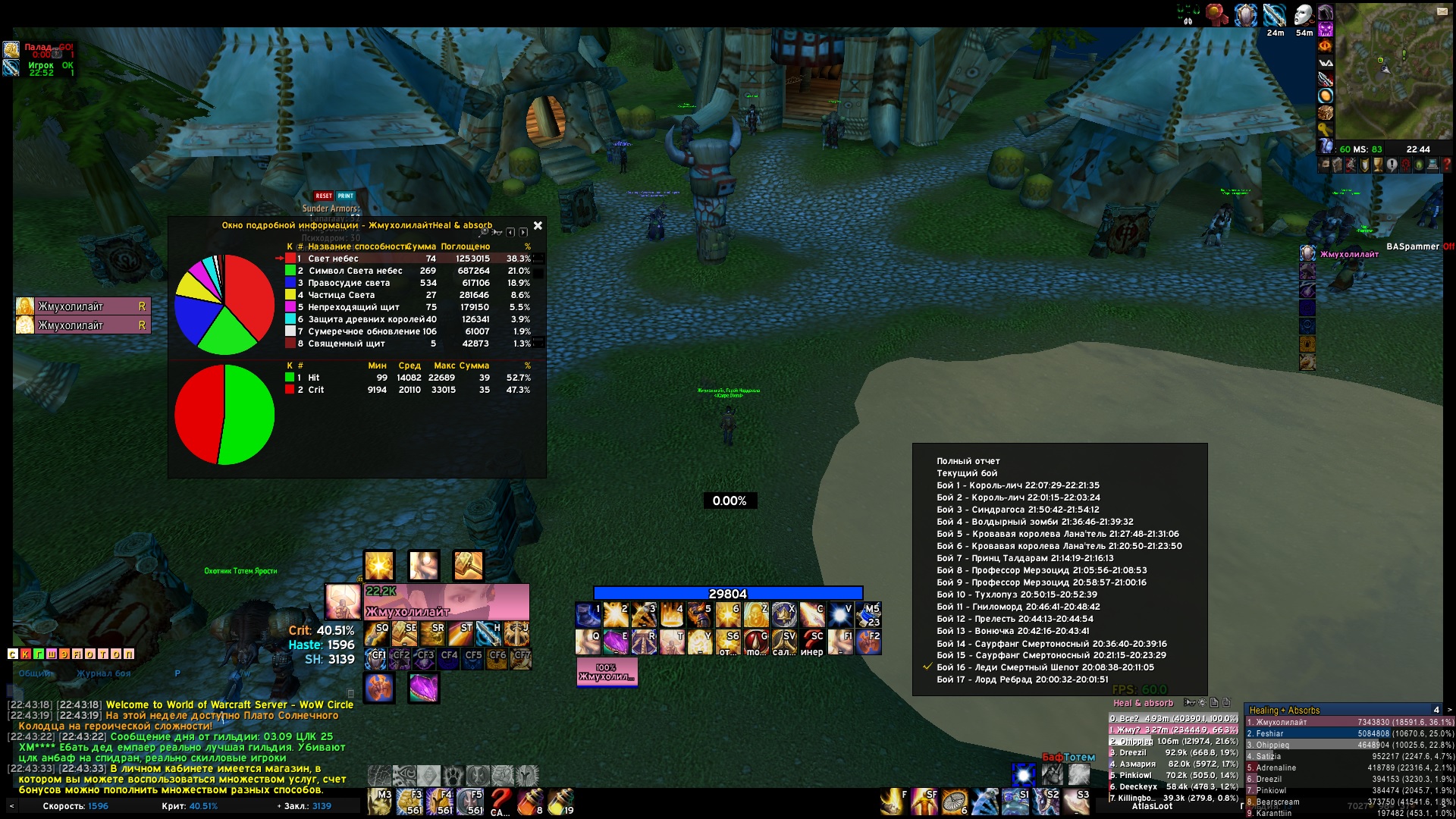This screenshot has width=1456, height=819.
Task: Click the Жмухолилайт player unit frame
Action: (447, 602)
